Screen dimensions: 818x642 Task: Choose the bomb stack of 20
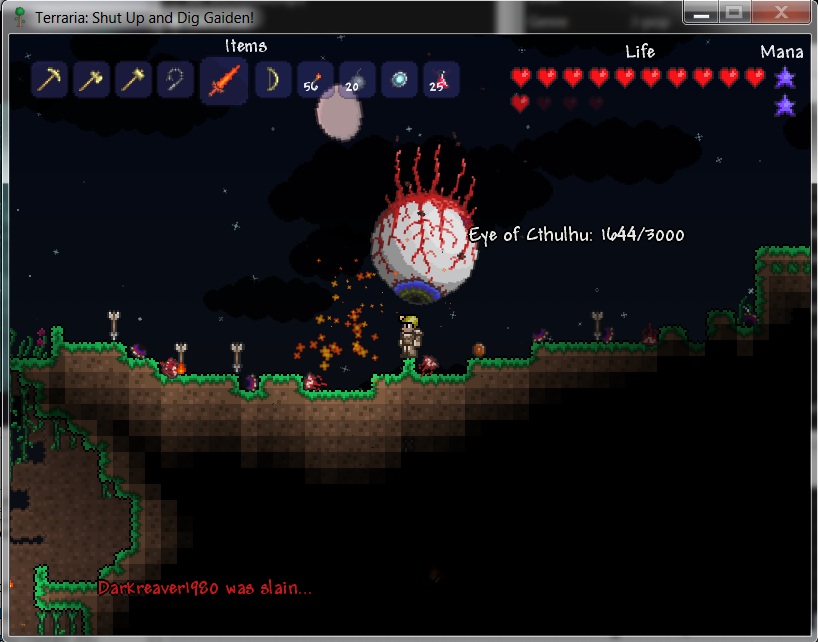coord(356,80)
